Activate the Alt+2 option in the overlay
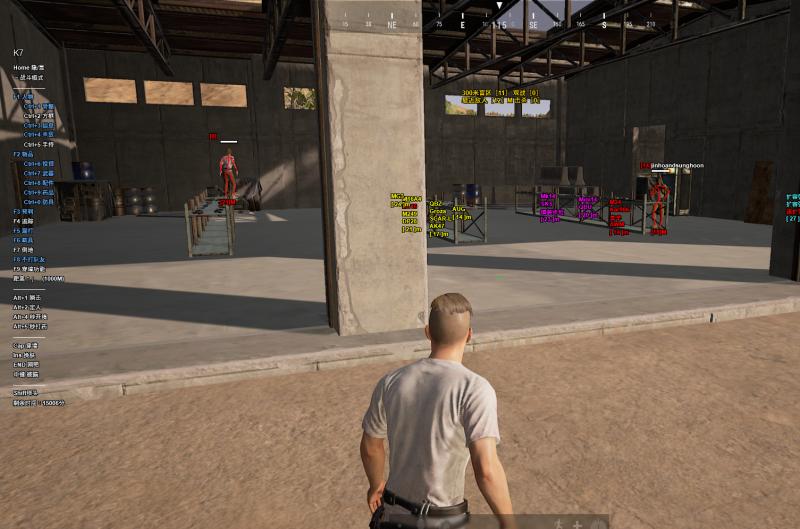Viewport: 800px width, 529px height. (x=26, y=307)
